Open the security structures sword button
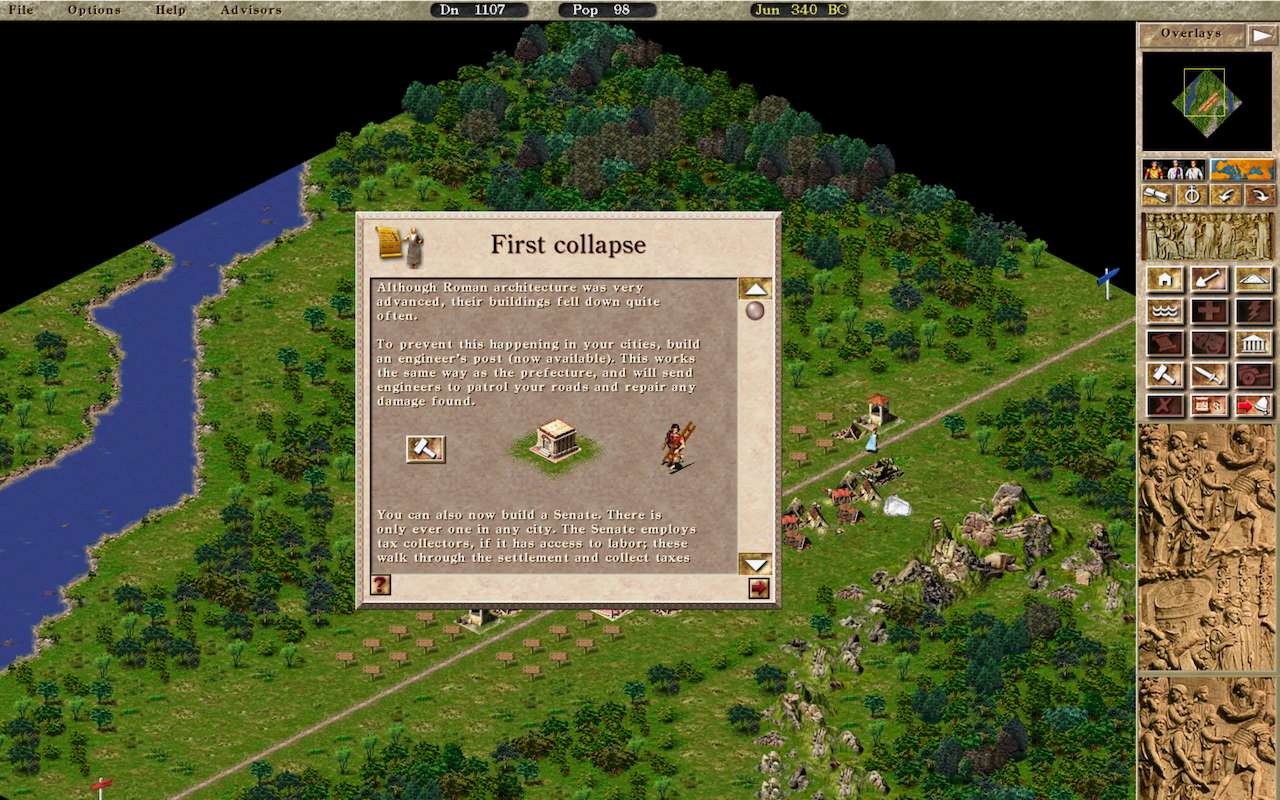Viewport: 1280px width, 800px height. click(1209, 375)
